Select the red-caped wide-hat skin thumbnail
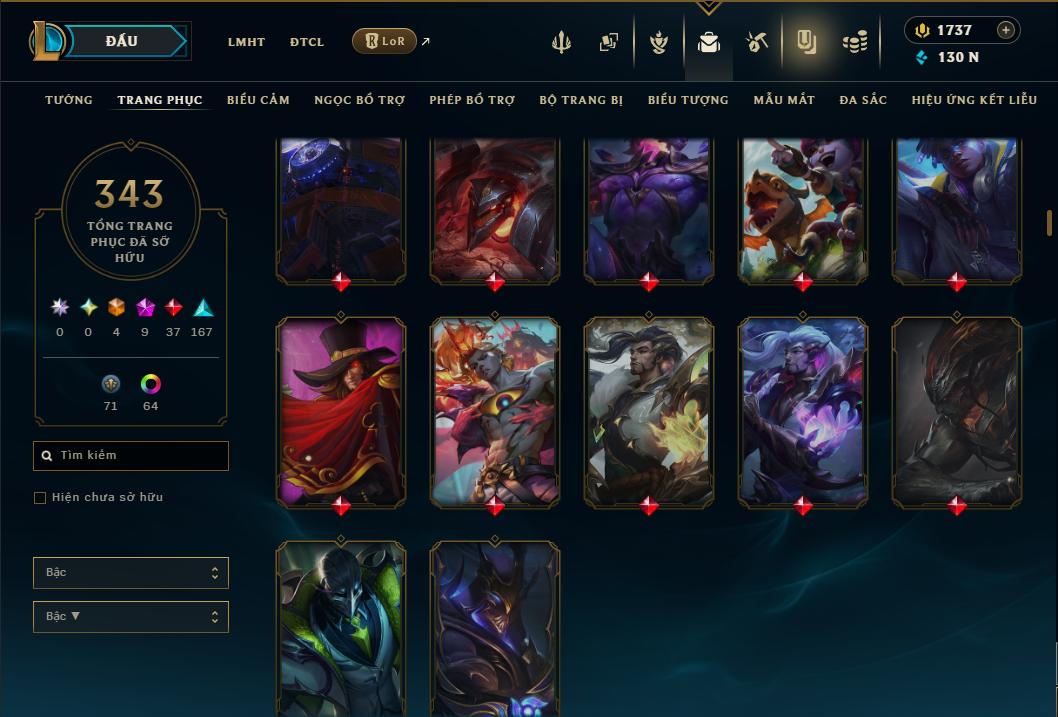This screenshot has width=1058, height=717. (x=341, y=410)
